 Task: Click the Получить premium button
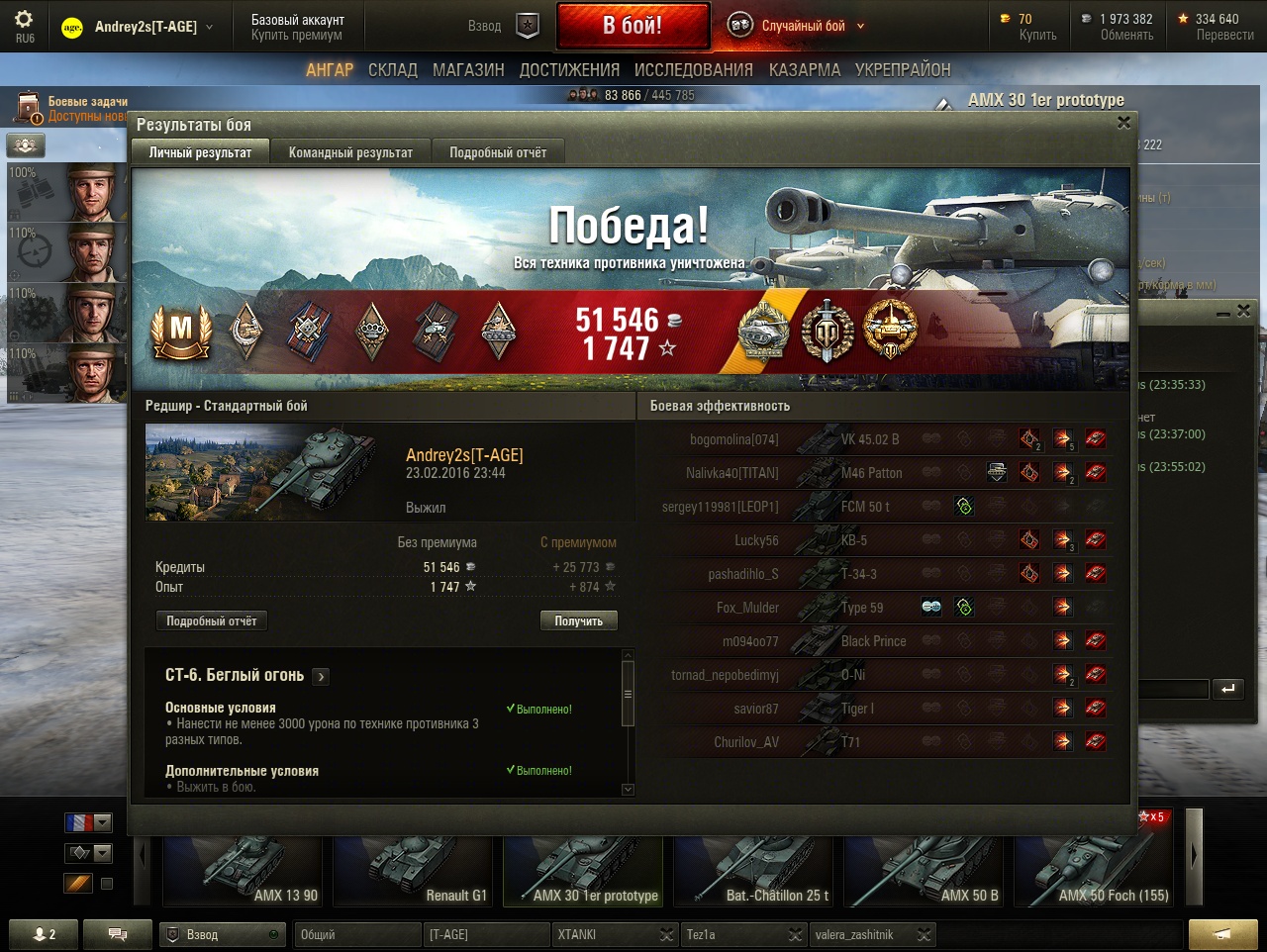click(578, 620)
